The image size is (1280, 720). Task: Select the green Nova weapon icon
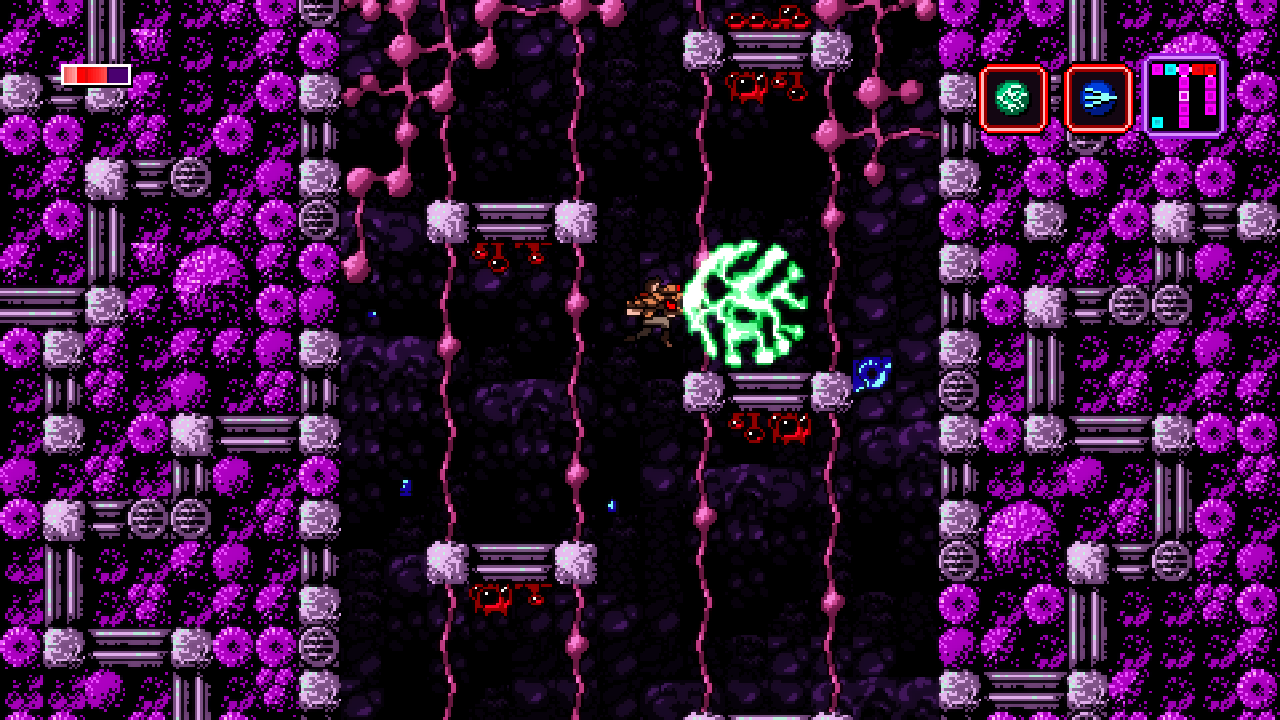(1010, 99)
